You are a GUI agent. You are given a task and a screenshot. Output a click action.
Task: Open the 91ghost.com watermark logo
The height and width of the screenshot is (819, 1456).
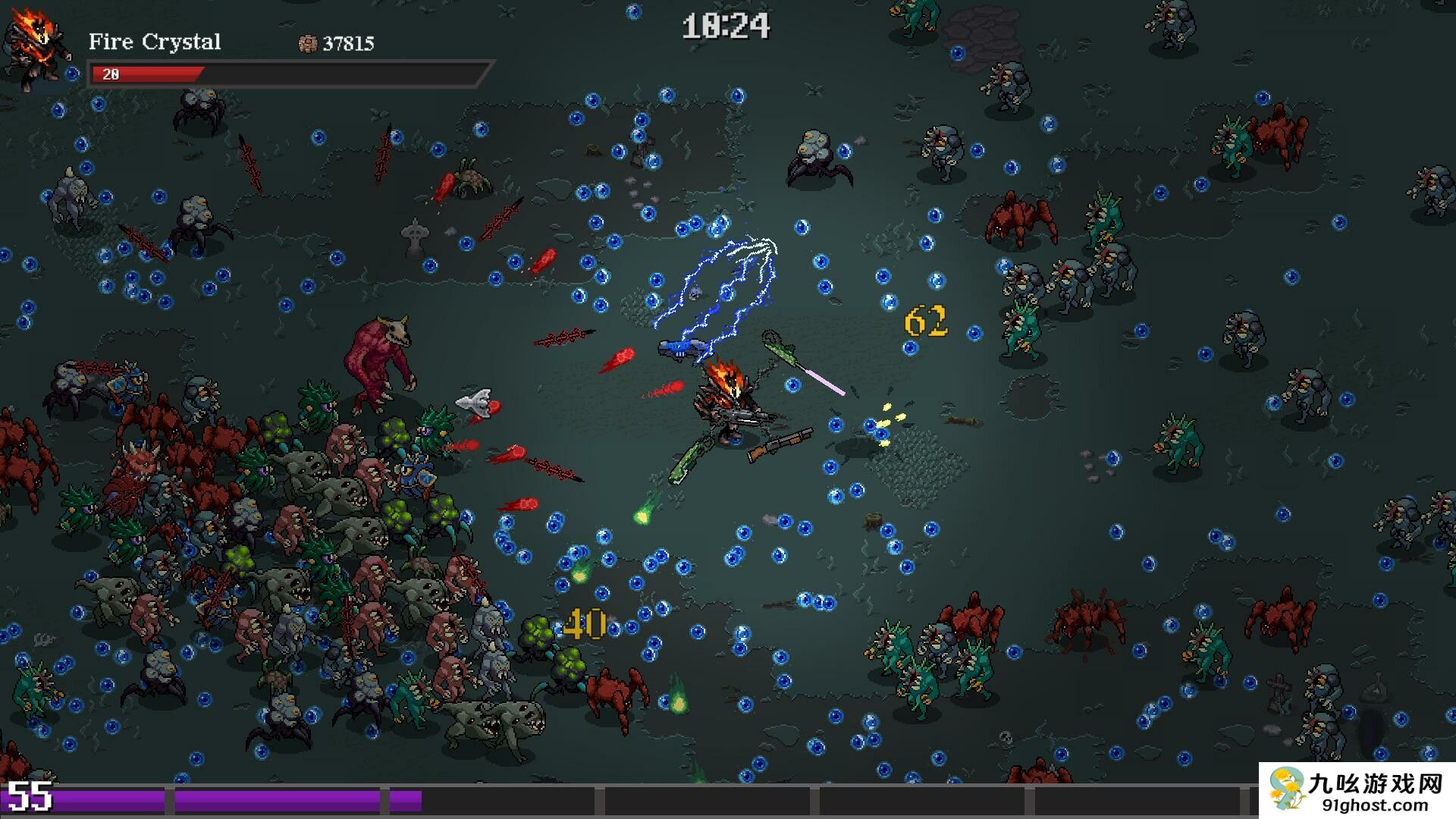point(1357,790)
